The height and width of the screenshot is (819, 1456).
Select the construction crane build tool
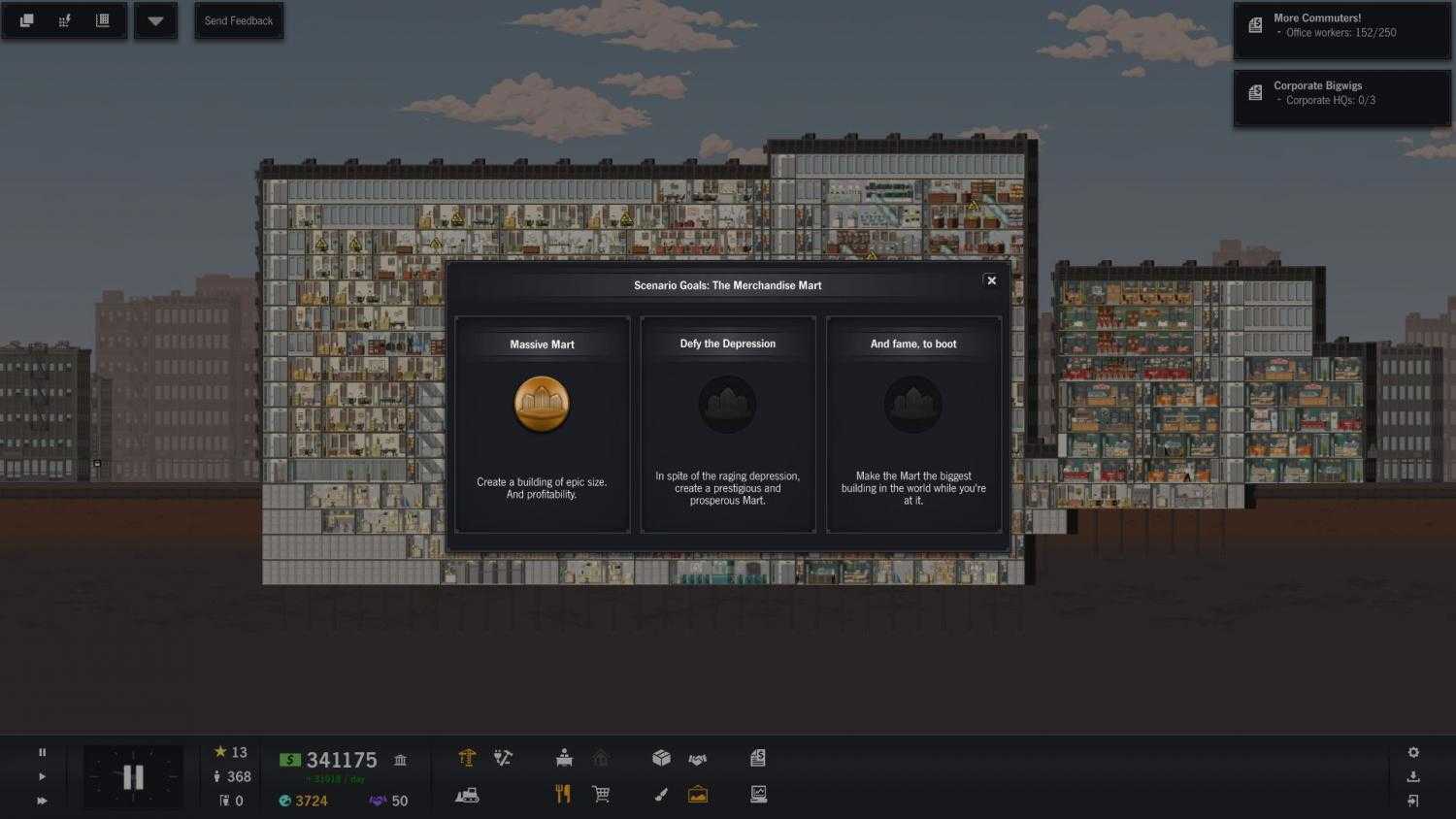tap(467, 758)
